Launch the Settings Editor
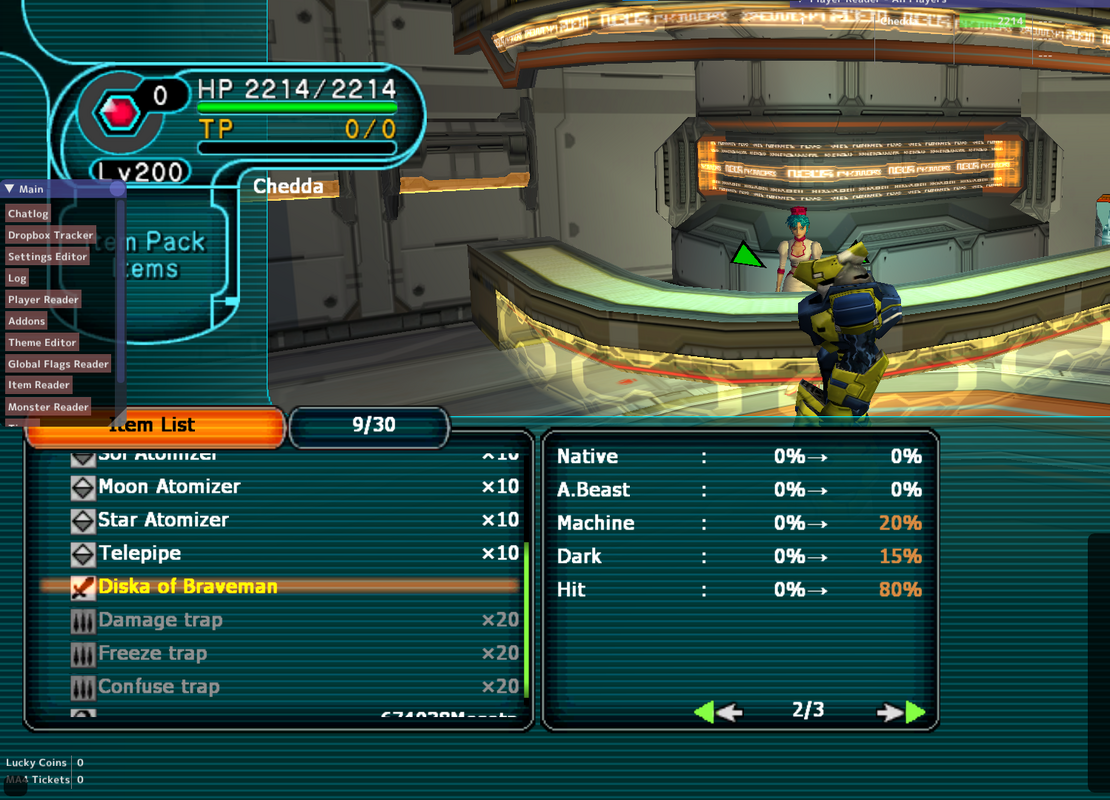1110x800 pixels. click(47, 257)
